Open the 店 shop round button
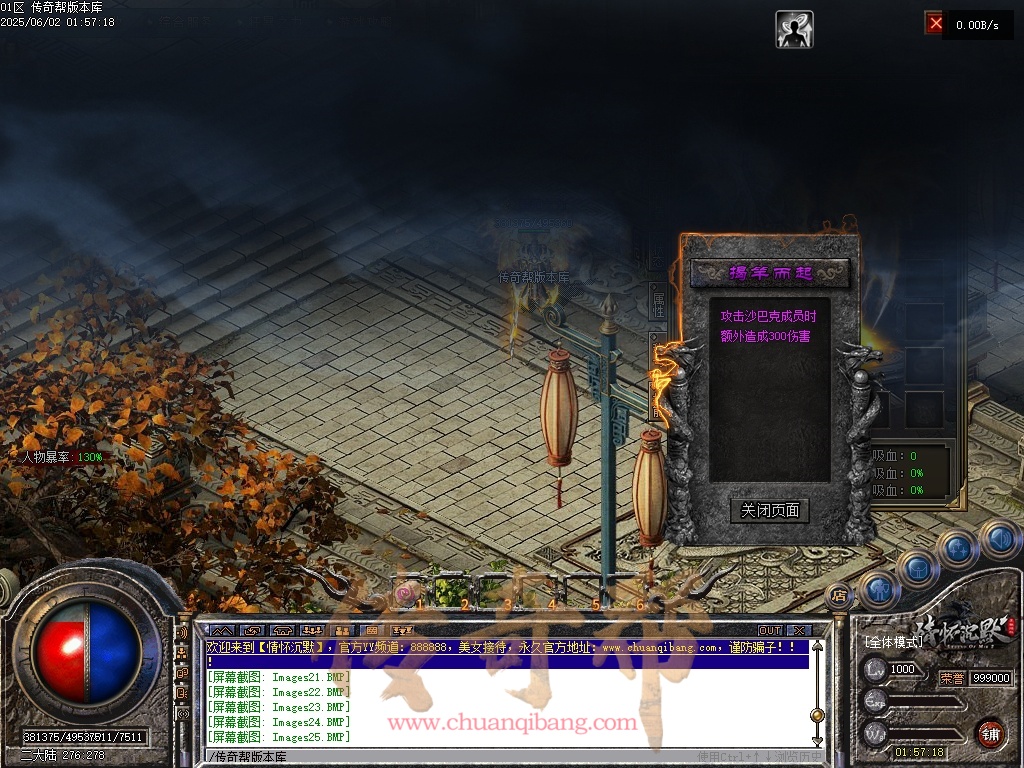This screenshot has width=1024, height=768. [839, 596]
